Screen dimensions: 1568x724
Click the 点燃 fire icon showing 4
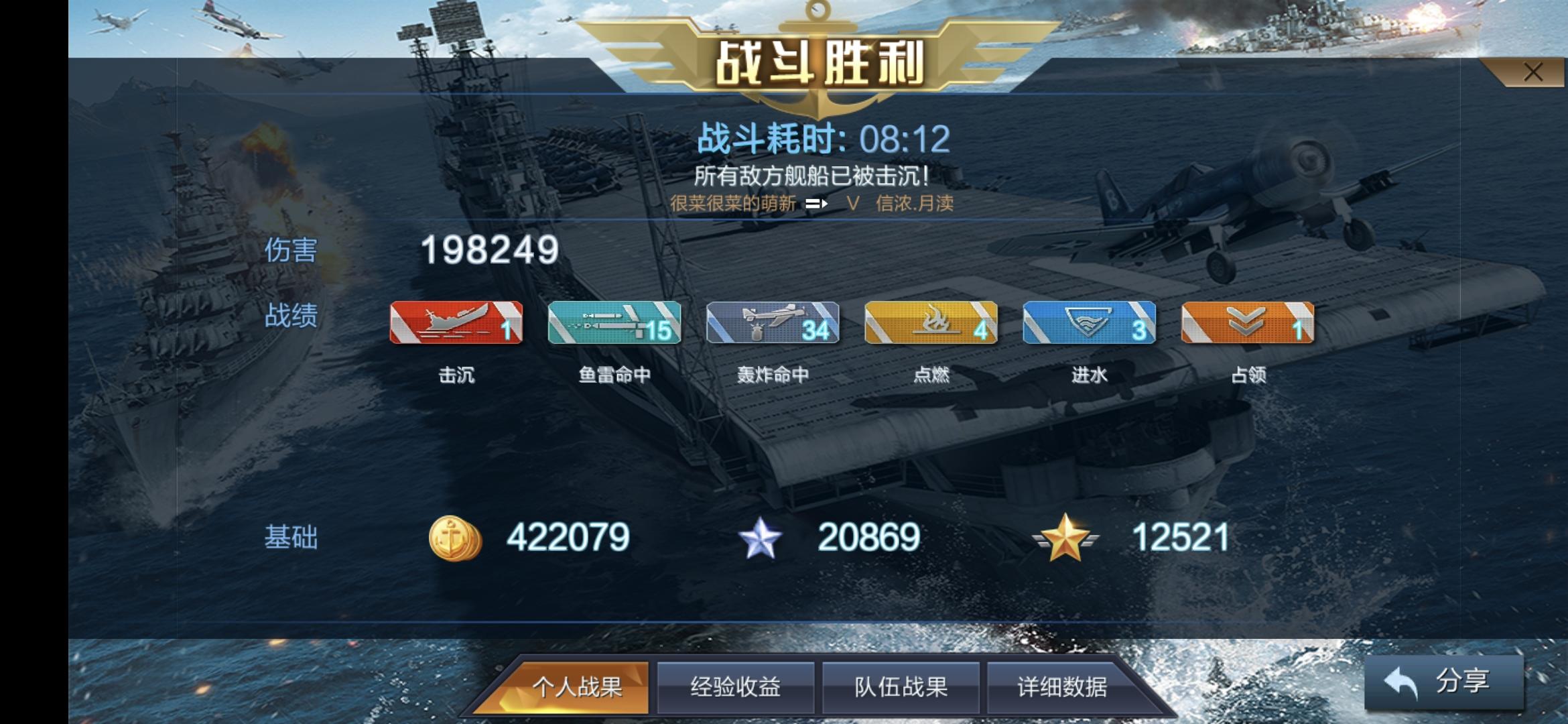pos(930,324)
